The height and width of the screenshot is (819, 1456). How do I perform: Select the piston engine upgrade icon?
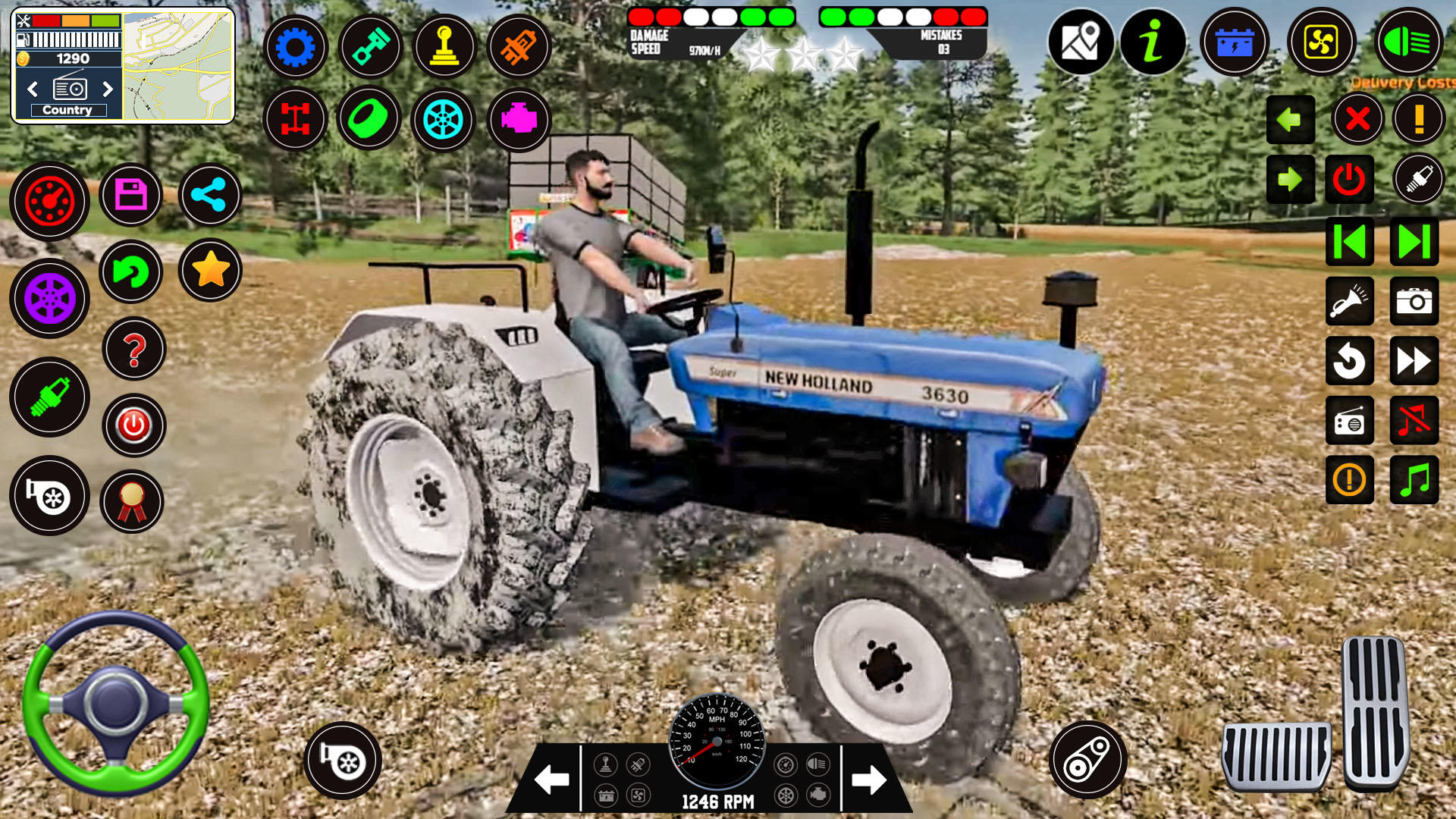click(x=370, y=47)
